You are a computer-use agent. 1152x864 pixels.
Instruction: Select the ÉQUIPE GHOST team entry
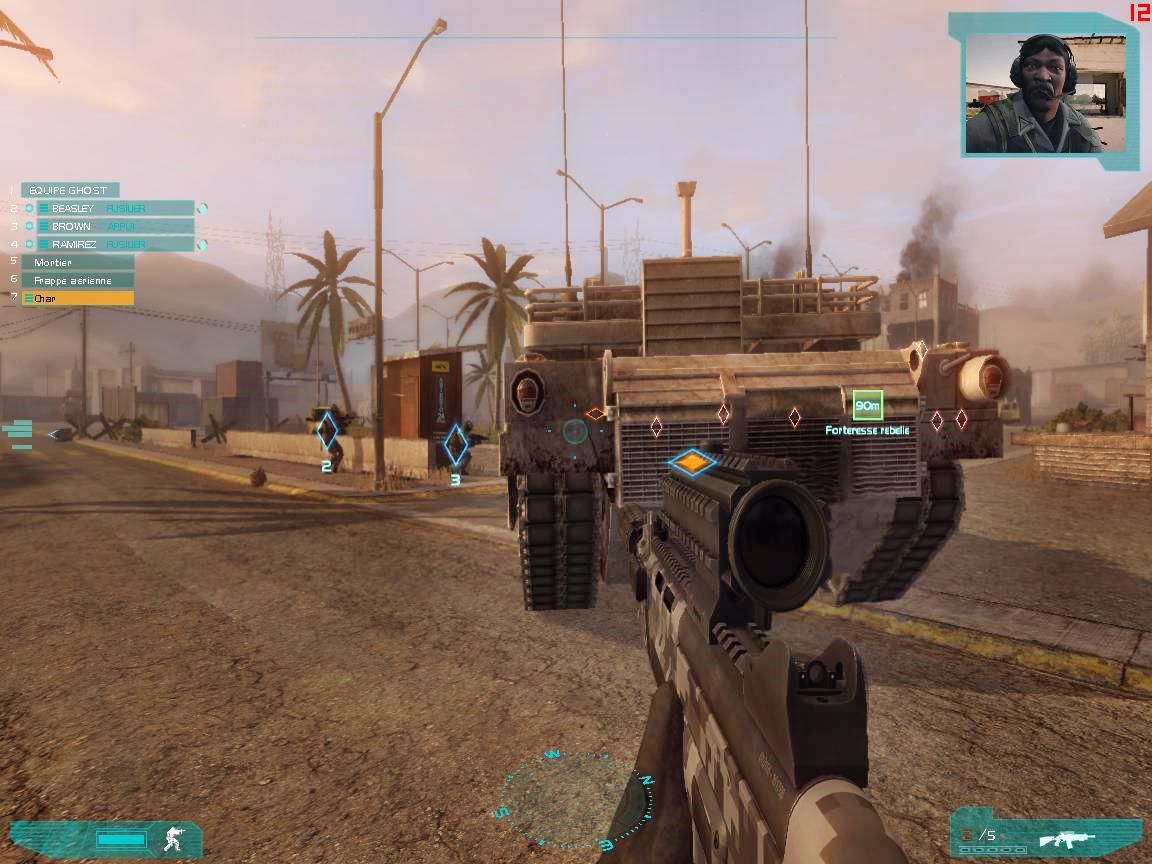click(69, 190)
